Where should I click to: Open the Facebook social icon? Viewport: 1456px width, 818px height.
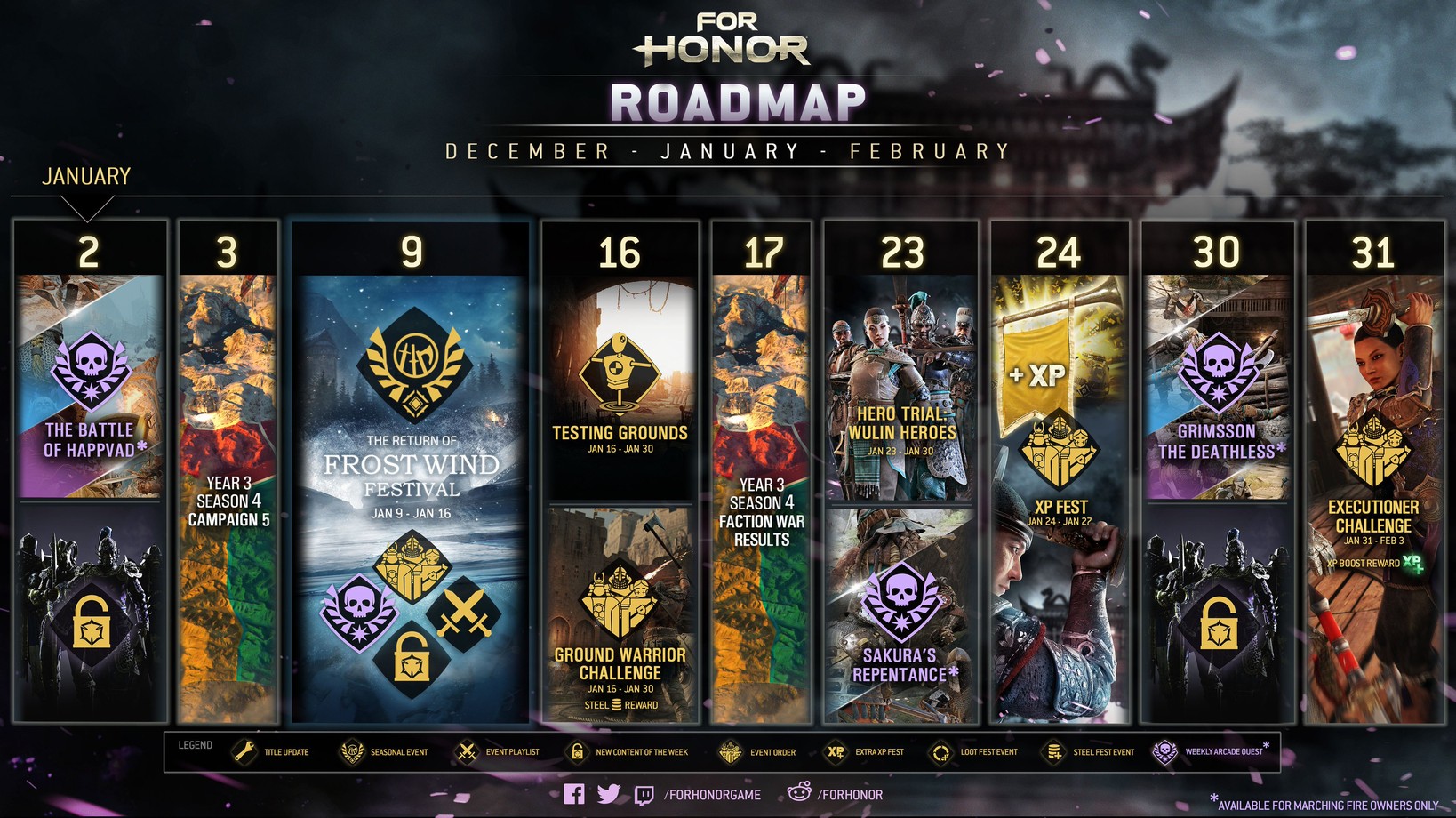[x=574, y=794]
